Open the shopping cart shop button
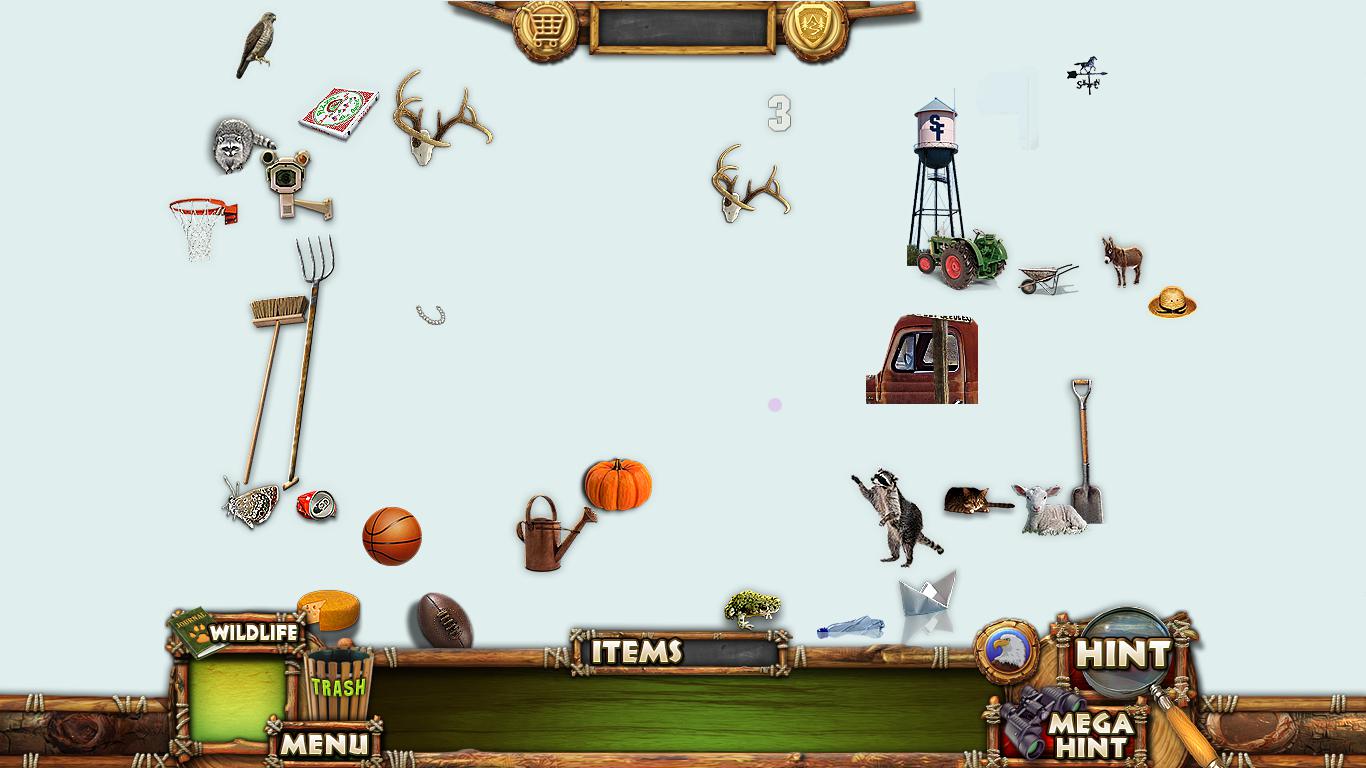The width and height of the screenshot is (1366, 768). [546, 29]
